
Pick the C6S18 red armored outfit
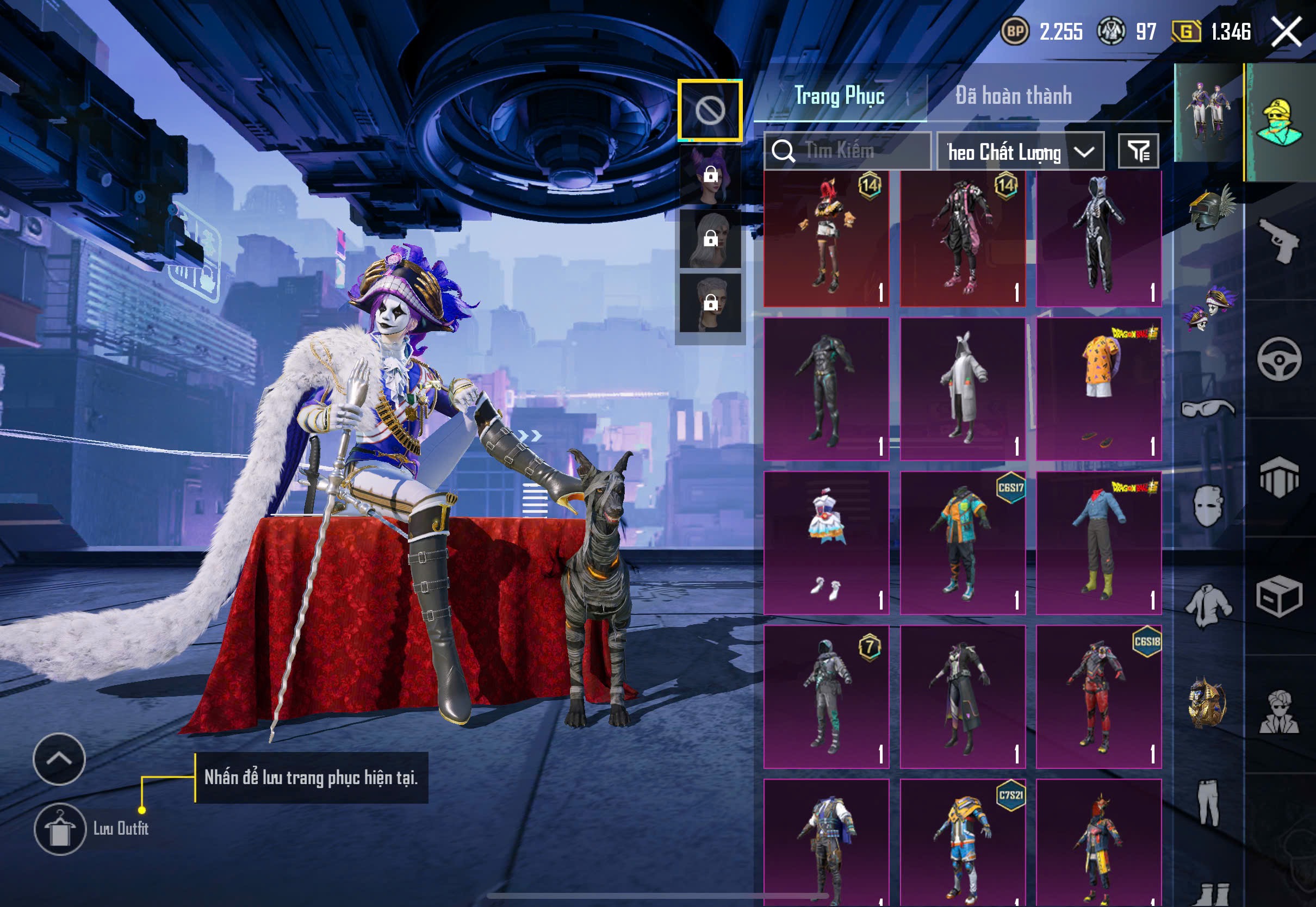pyautogui.click(x=1098, y=697)
